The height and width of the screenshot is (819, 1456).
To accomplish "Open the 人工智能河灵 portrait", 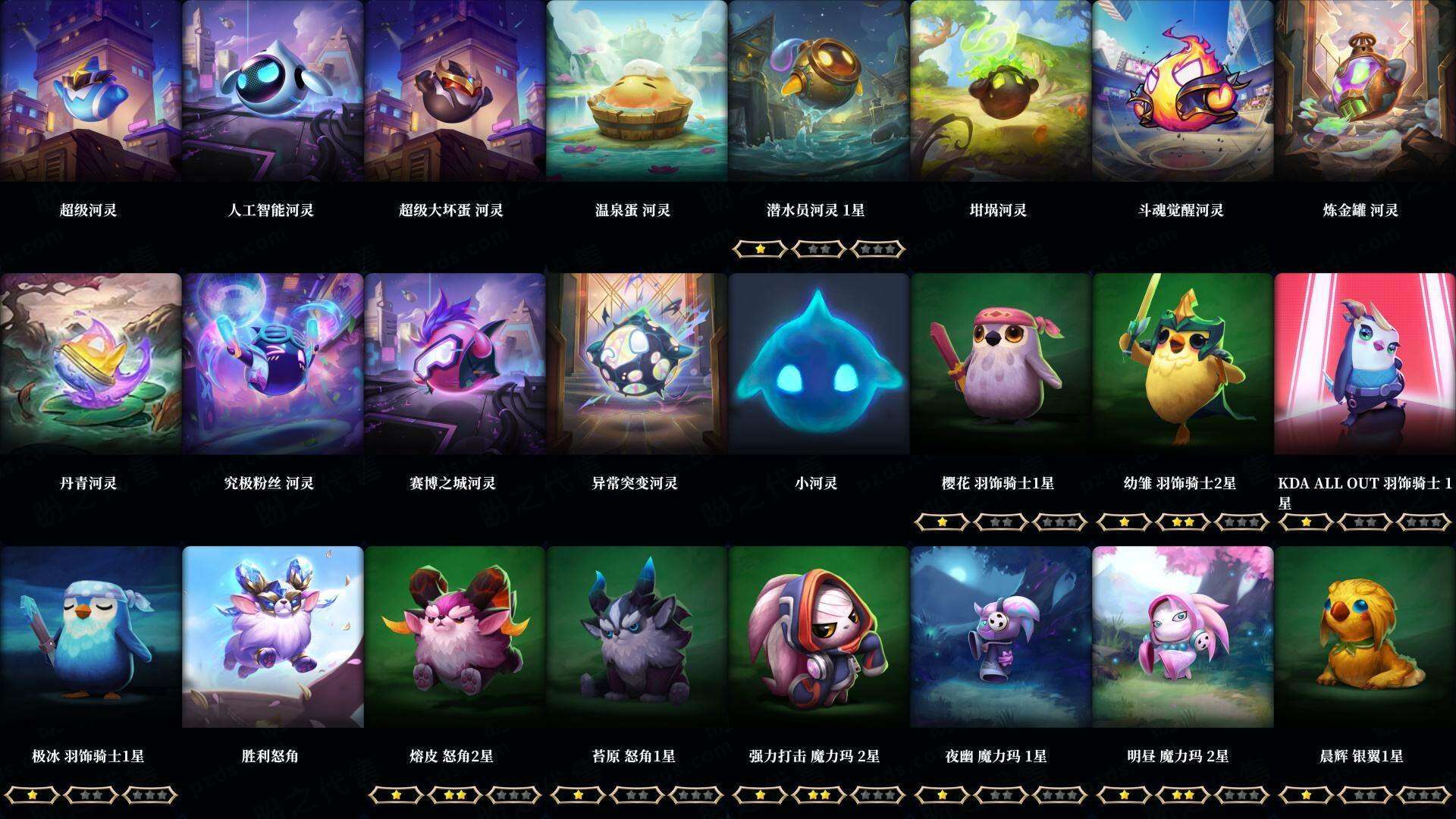I will point(271,91).
